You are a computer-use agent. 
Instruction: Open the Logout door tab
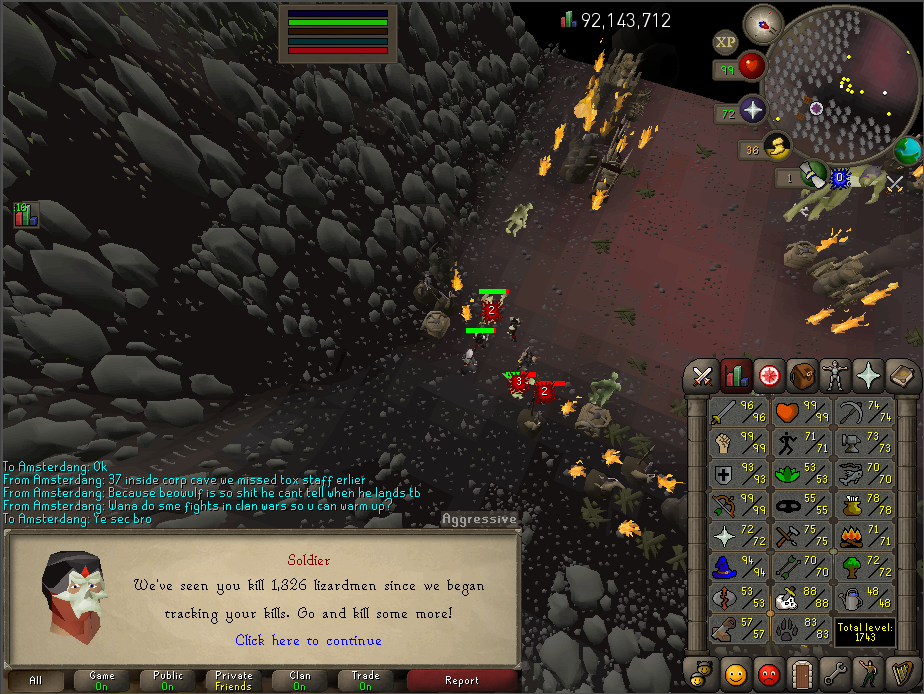(801, 672)
